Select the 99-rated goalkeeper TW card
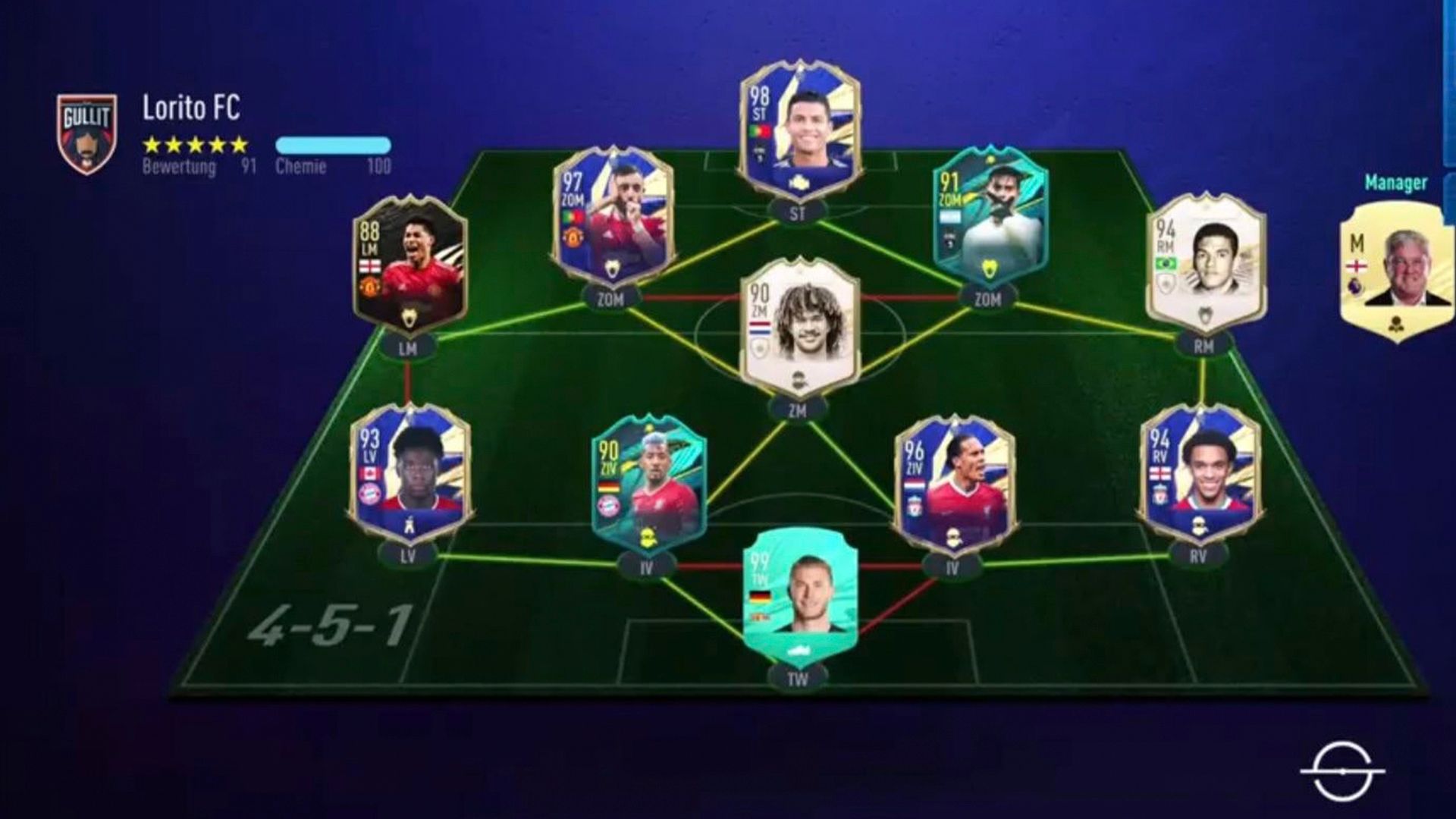Image resolution: width=1456 pixels, height=819 pixels. [x=800, y=599]
